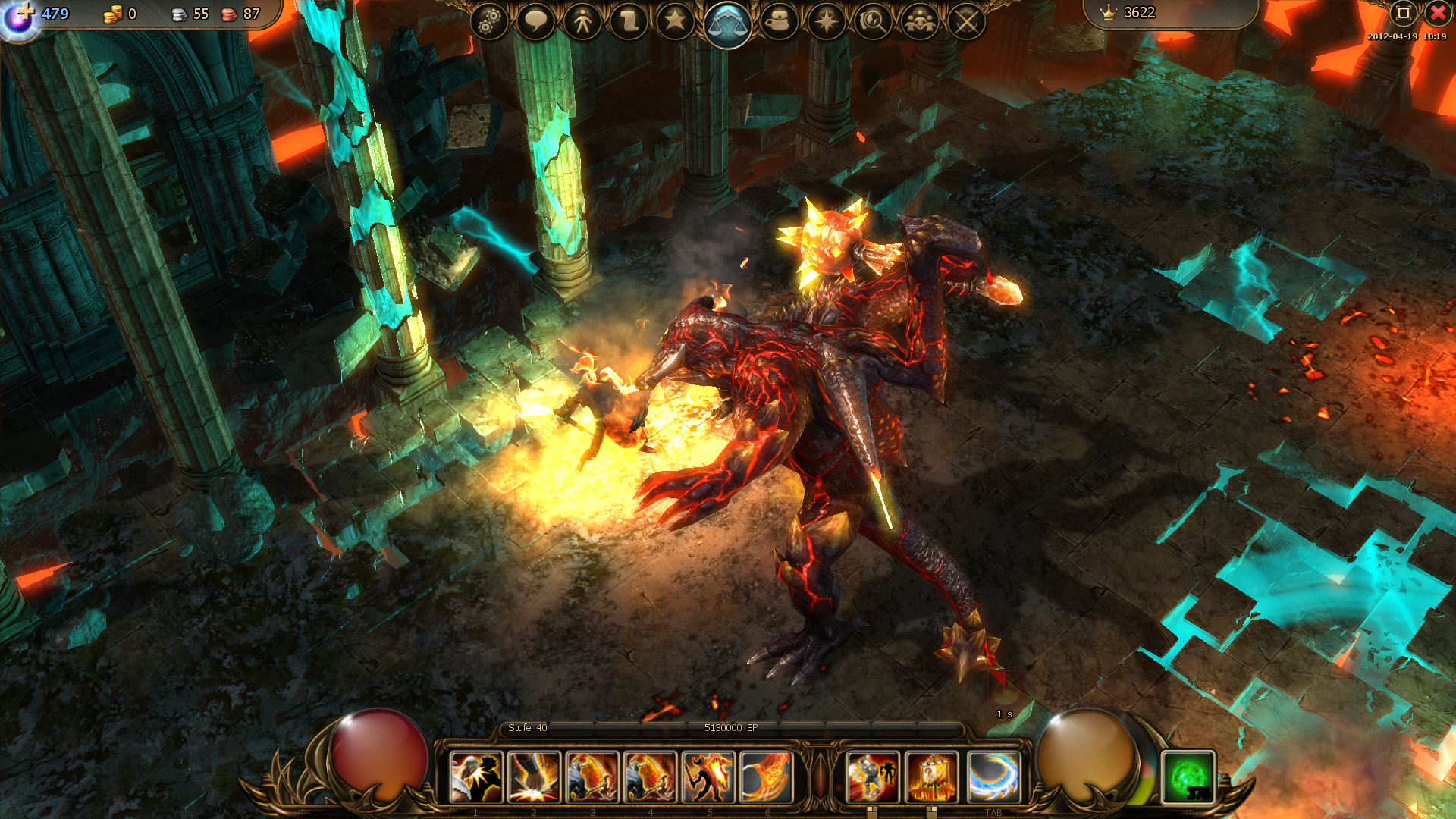The height and width of the screenshot is (819, 1456).
Task: Use the fiery whirl slash skill
Action: [x=767, y=777]
